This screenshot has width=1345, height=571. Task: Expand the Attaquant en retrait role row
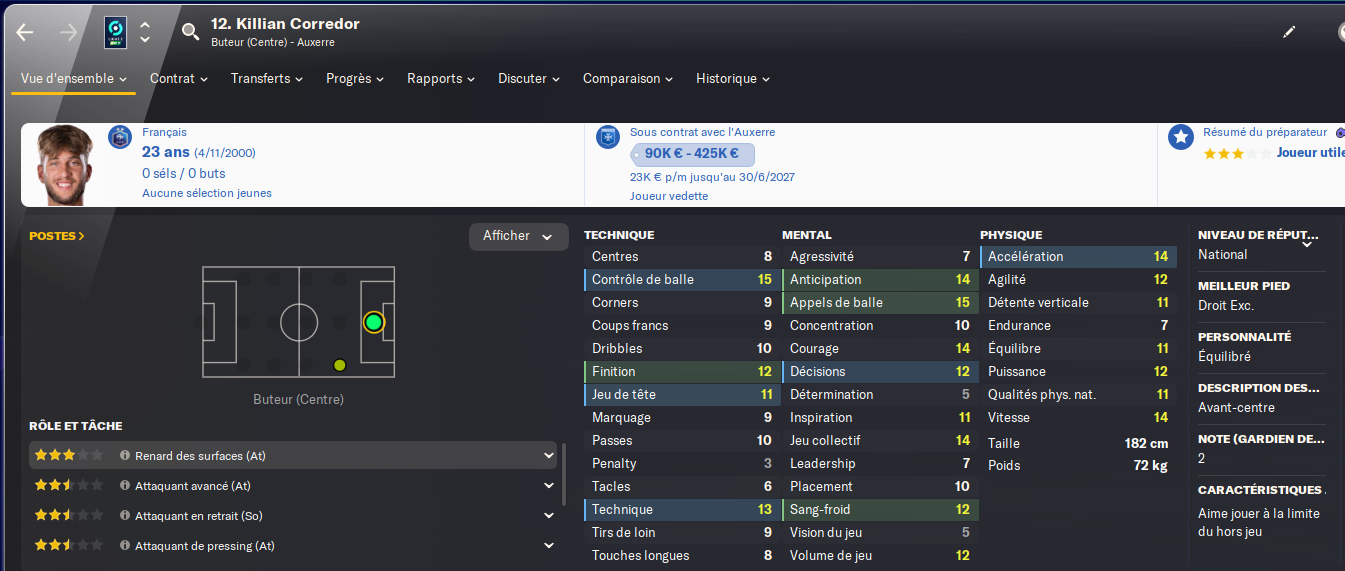pyautogui.click(x=548, y=516)
